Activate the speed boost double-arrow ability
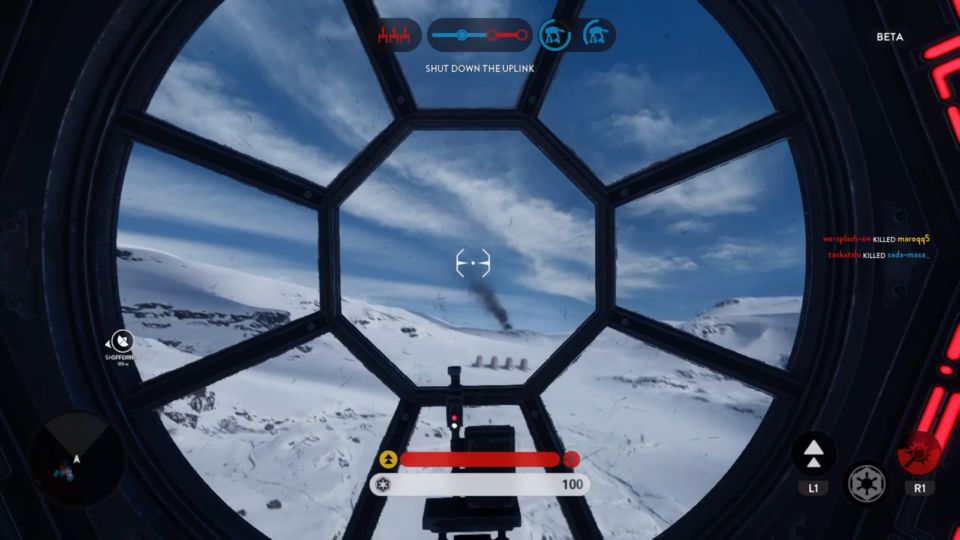Screen dimensions: 960x540 [814, 453]
